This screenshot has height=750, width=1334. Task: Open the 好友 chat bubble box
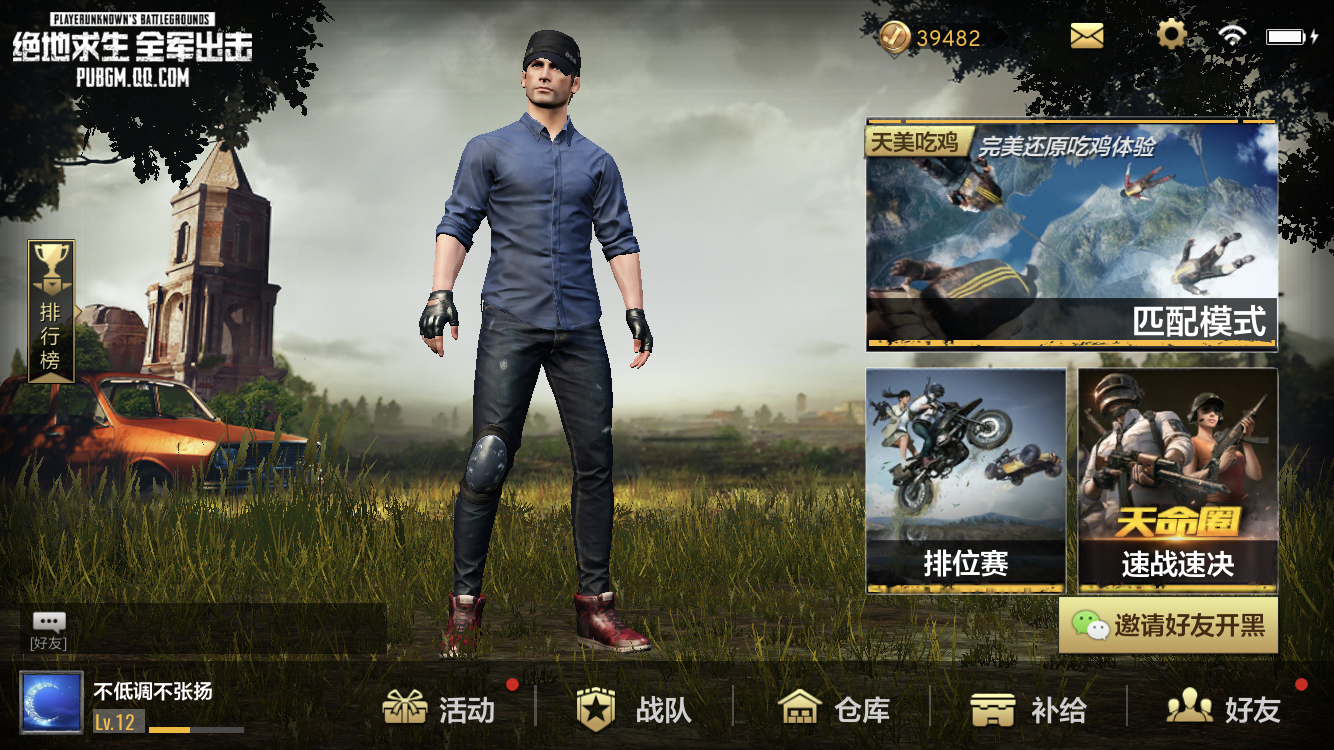coord(49,630)
